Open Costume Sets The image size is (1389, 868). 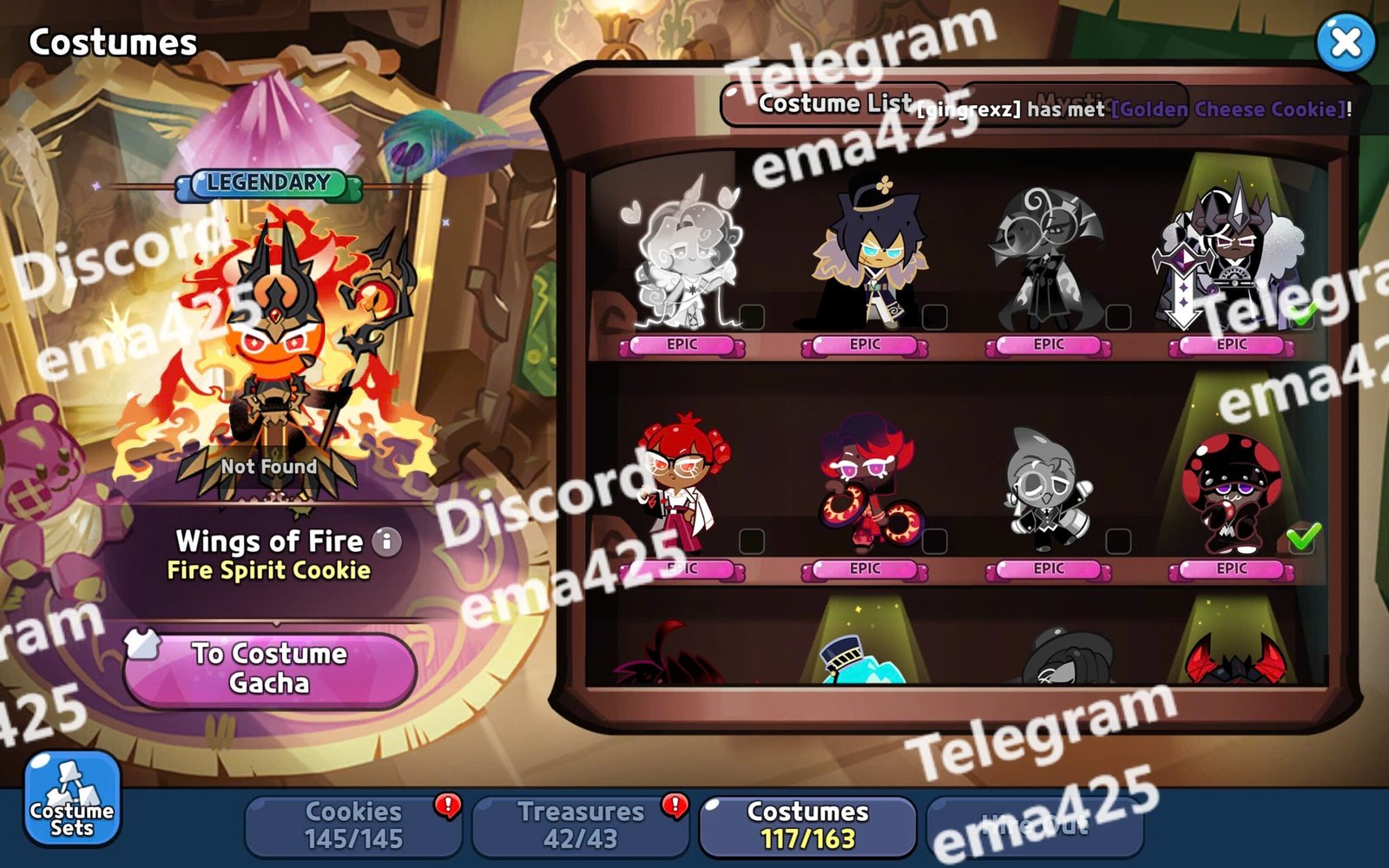click(72, 799)
